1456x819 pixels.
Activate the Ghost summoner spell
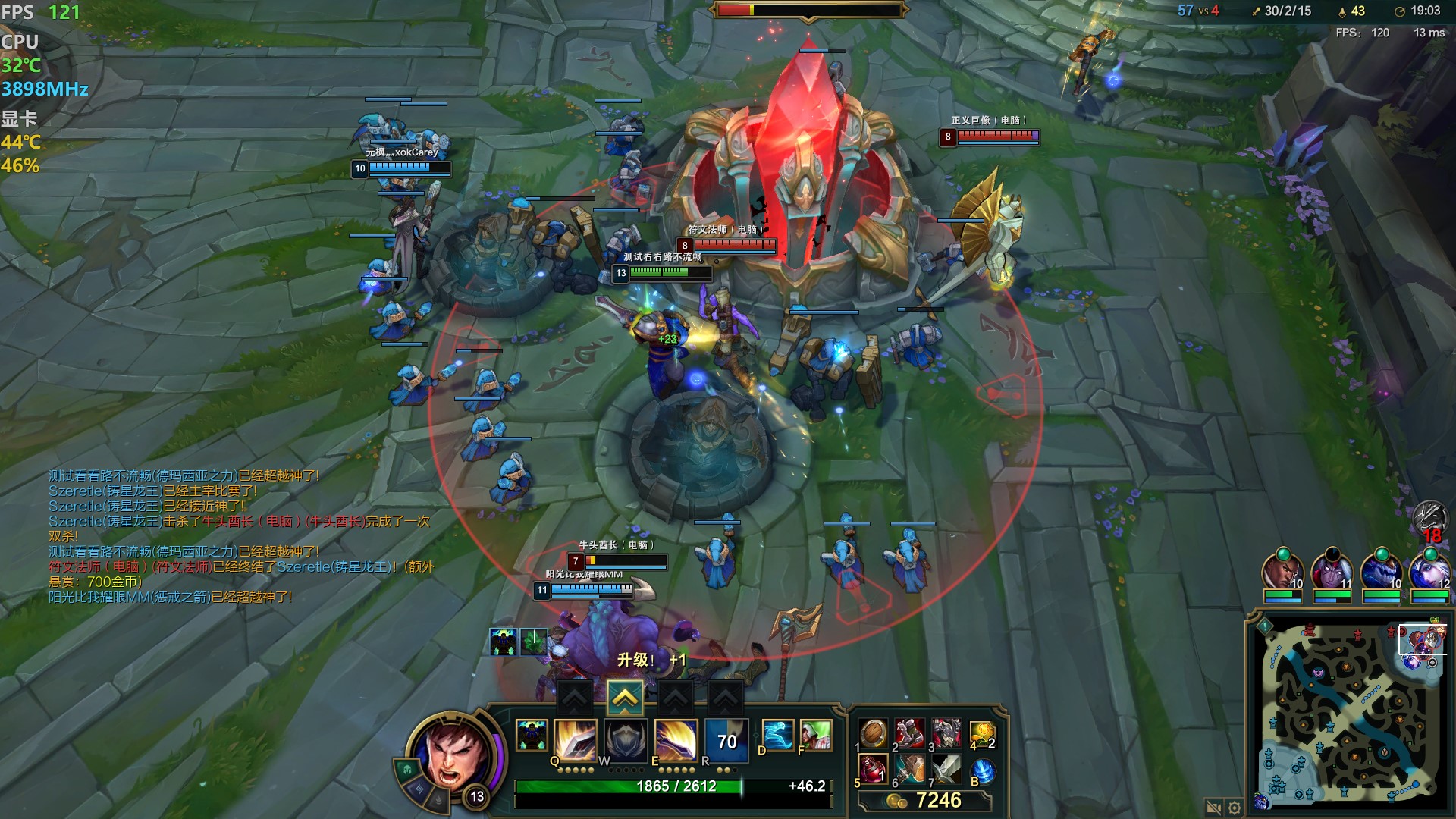pyautogui.click(x=777, y=736)
